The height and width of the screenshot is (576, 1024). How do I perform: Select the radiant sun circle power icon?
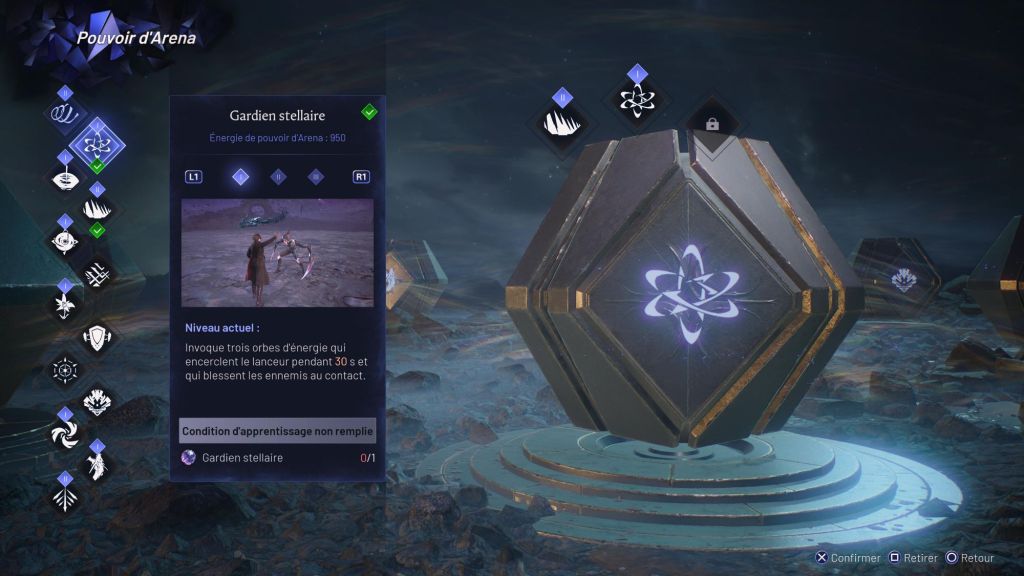[x=65, y=369]
